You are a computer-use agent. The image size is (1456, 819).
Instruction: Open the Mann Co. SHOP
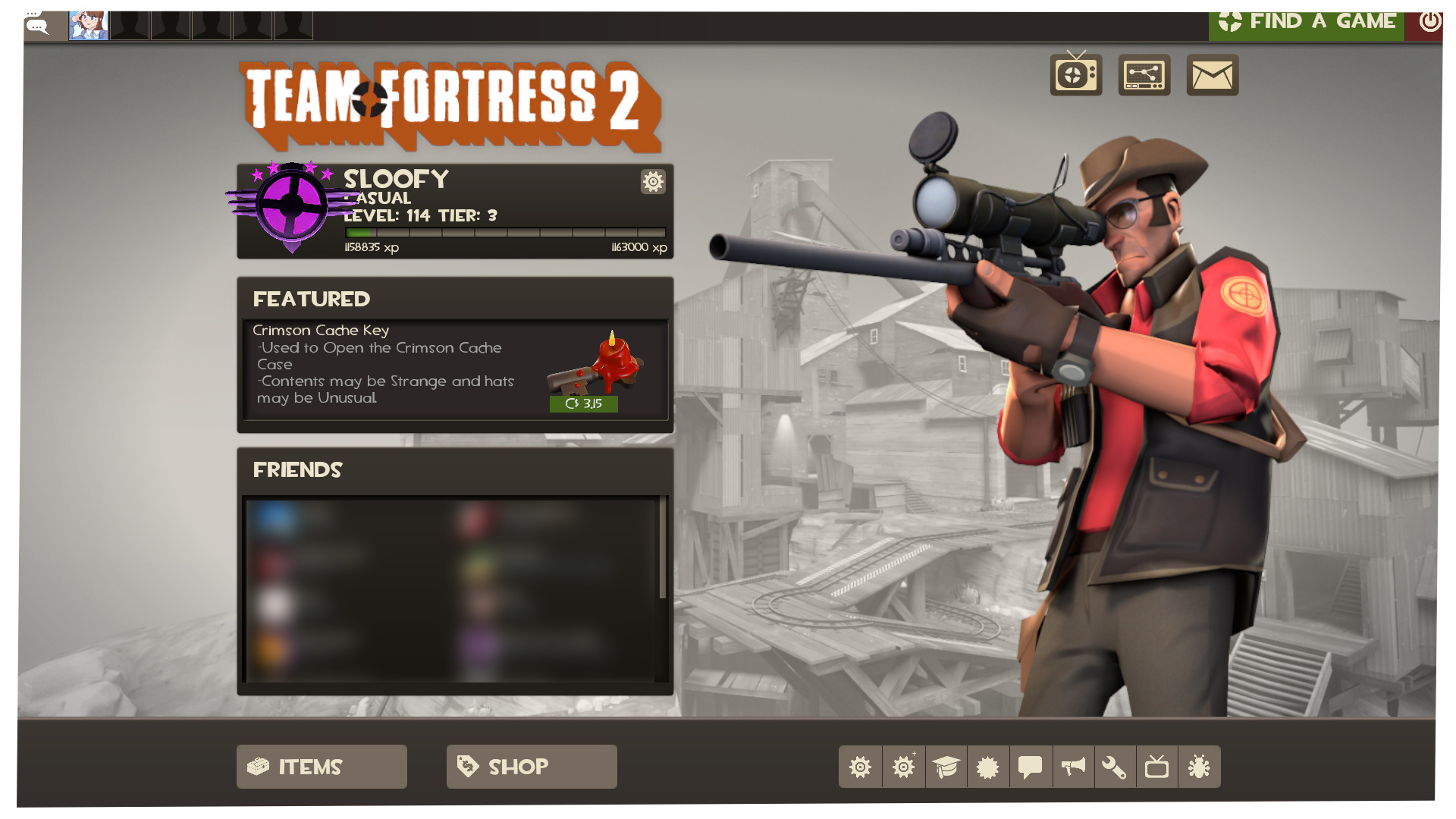531,767
